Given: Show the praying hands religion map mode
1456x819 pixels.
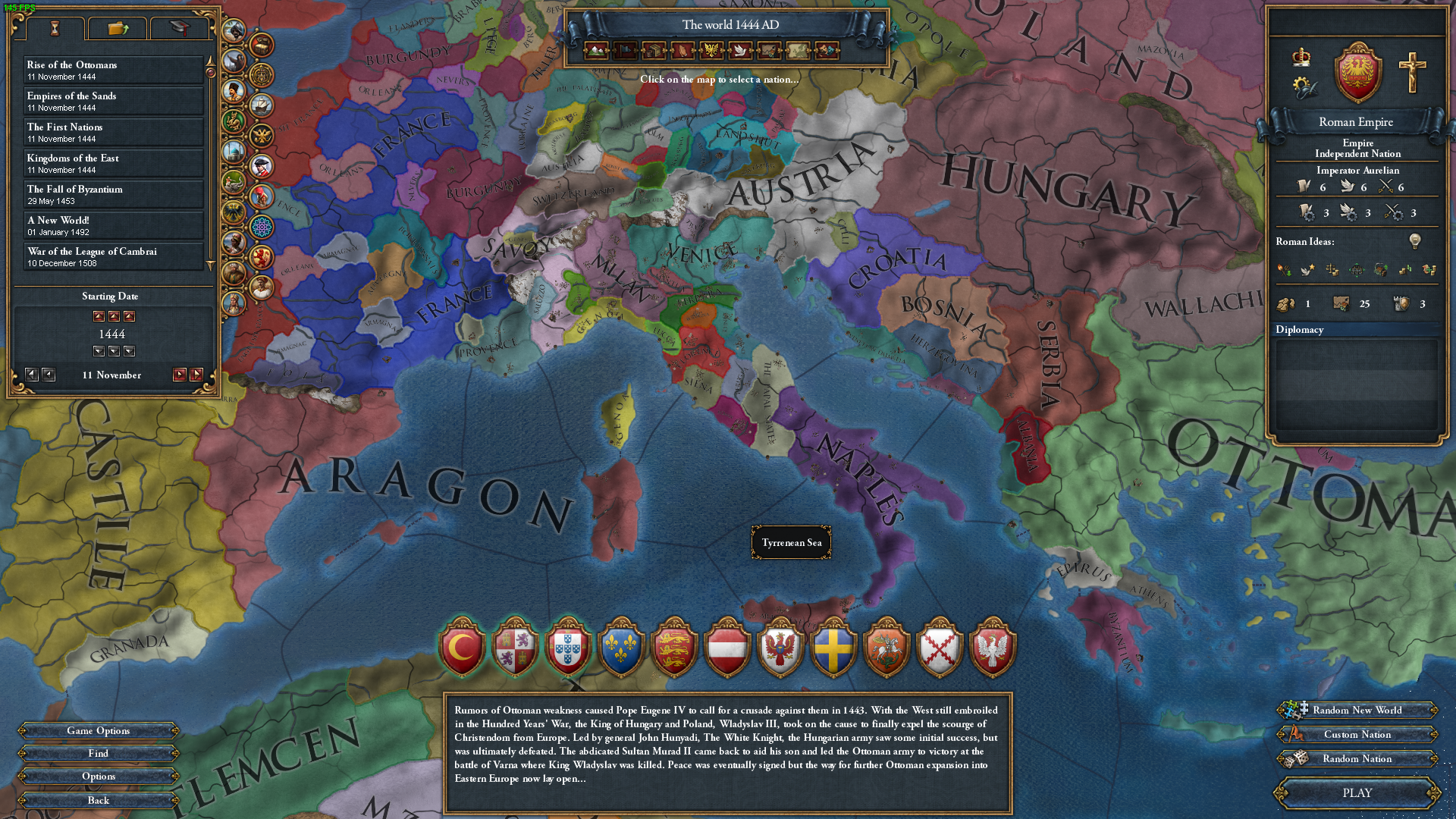Looking at the screenshot, I should pyautogui.click(x=682, y=51).
